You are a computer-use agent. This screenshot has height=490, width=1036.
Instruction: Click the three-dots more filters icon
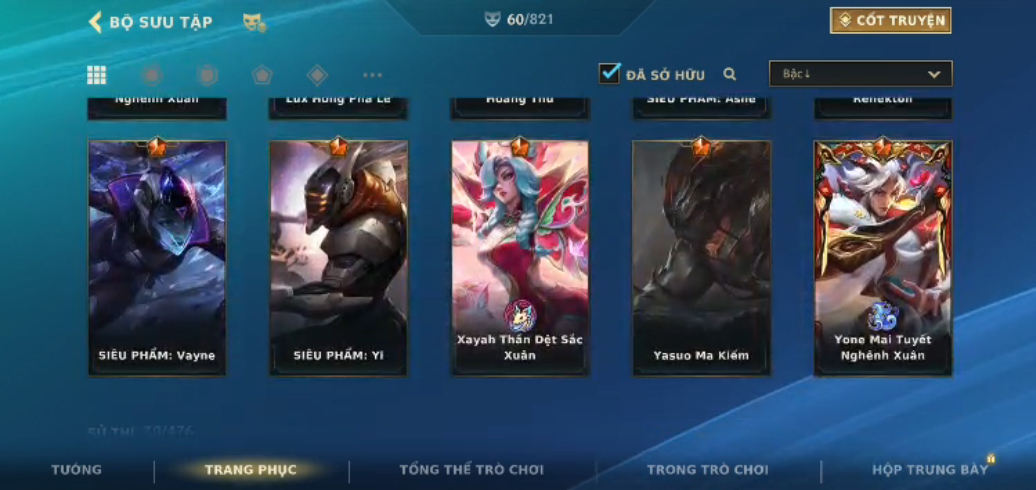tap(372, 75)
